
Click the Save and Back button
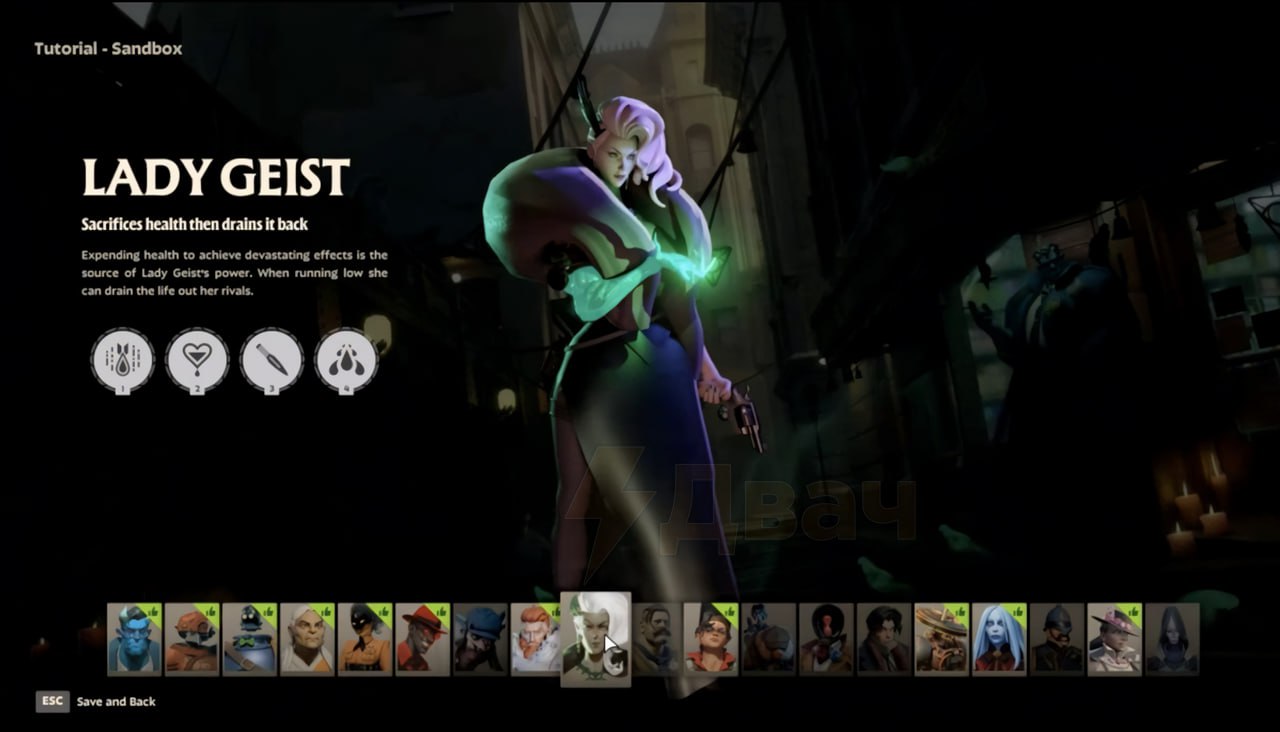115,702
